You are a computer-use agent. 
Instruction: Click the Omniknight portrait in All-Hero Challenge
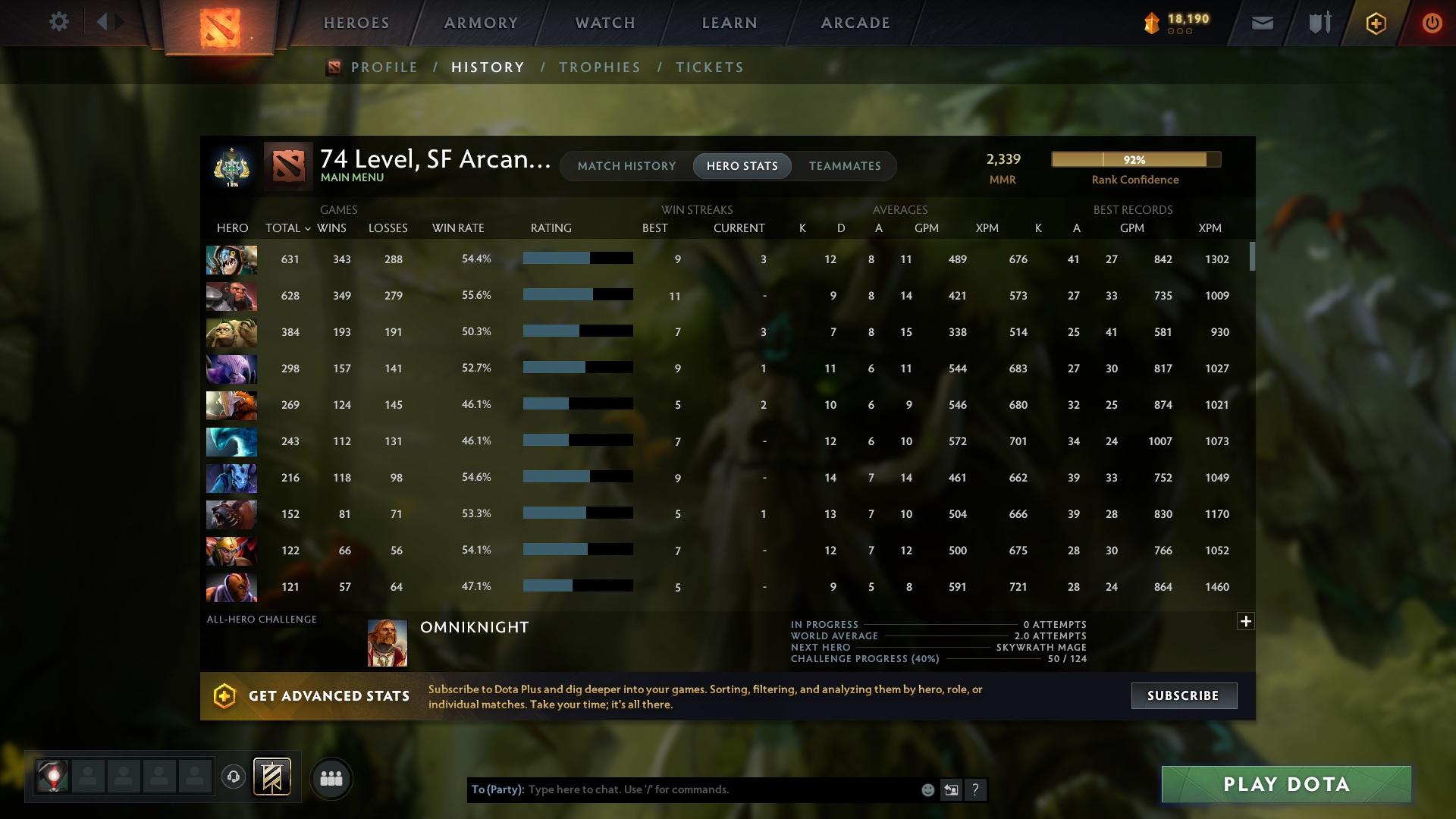coord(387,644)
